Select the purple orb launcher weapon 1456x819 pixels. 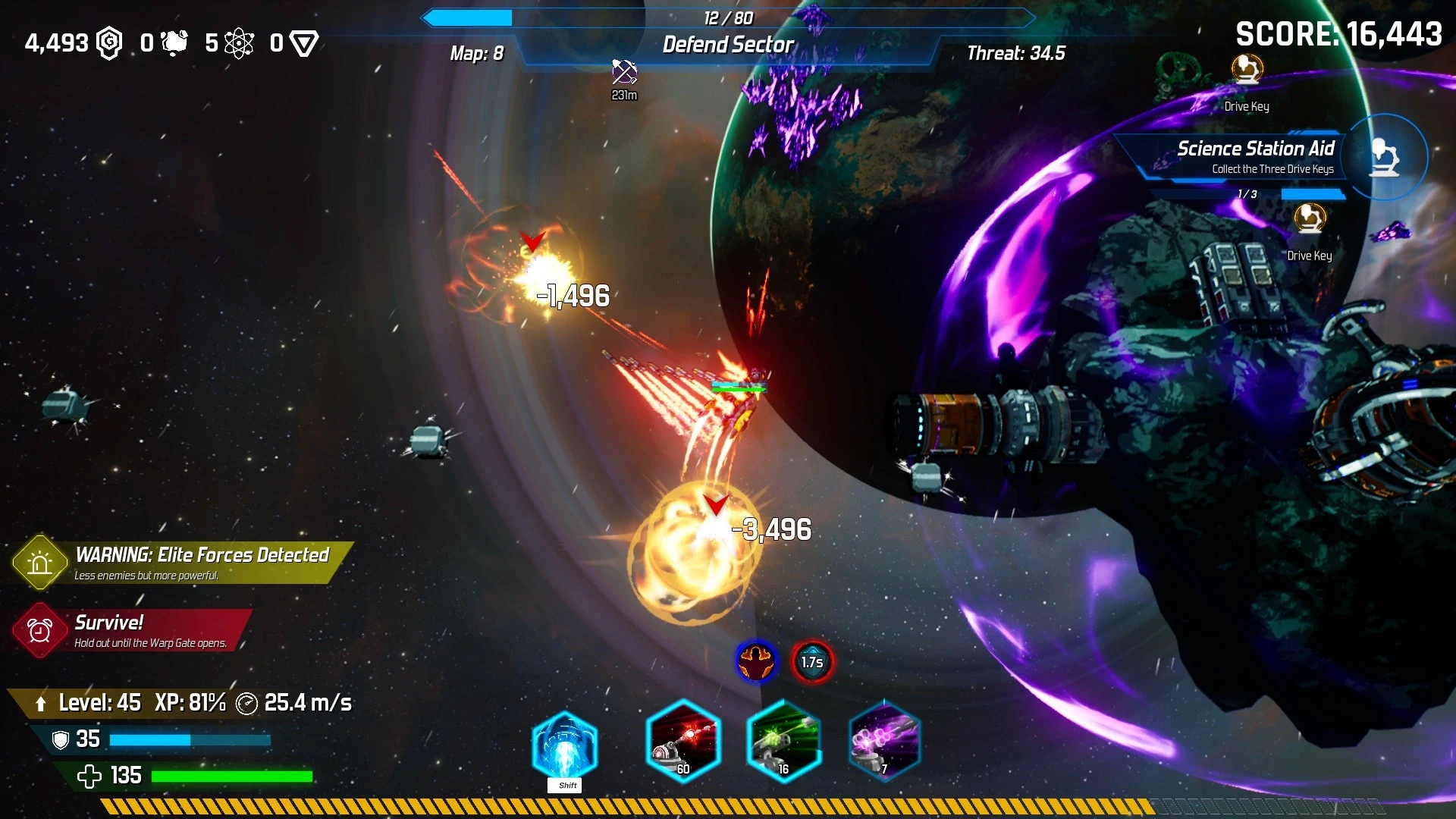[884, 741]
